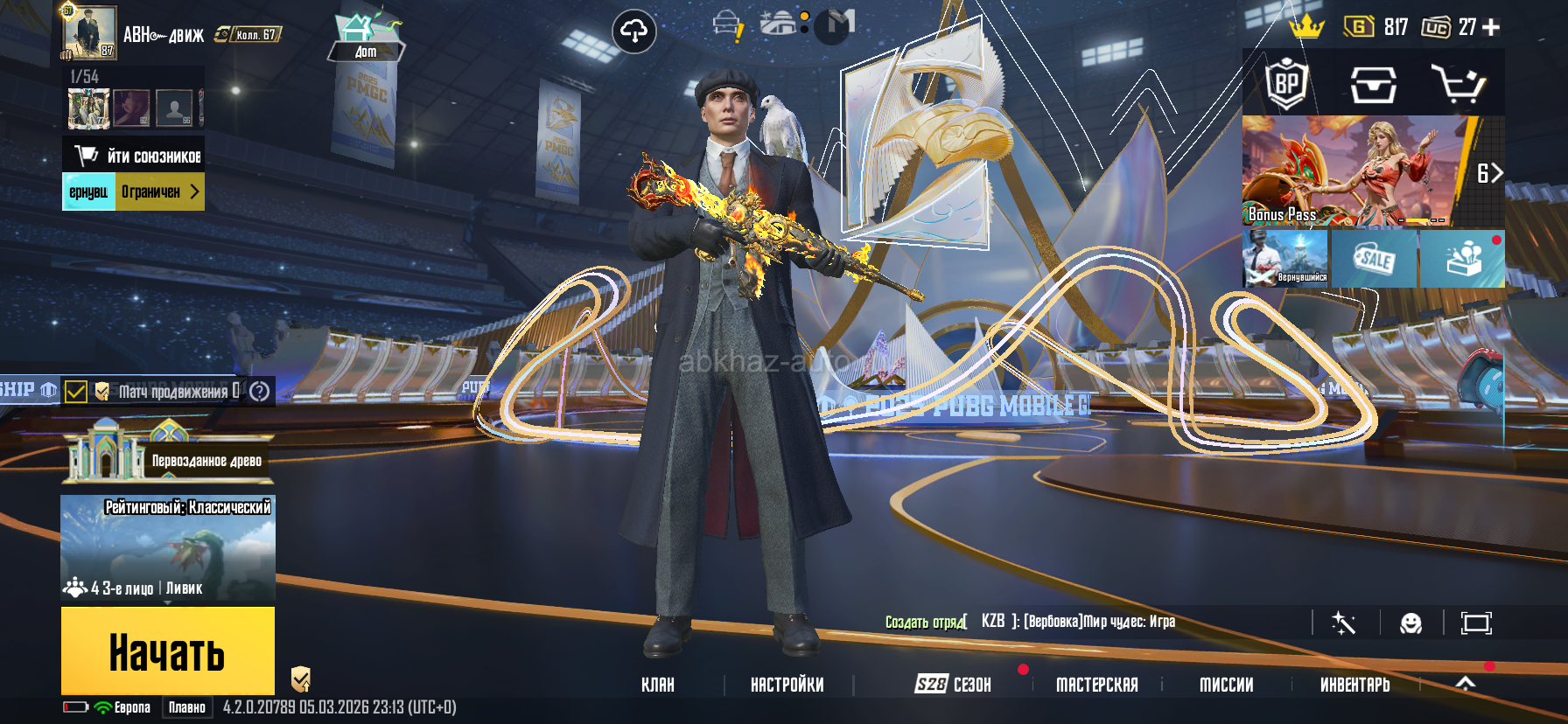This screenshot has width=1568, height=724.
Task: Open the cloud download icon
Action: tap(633, 32)
